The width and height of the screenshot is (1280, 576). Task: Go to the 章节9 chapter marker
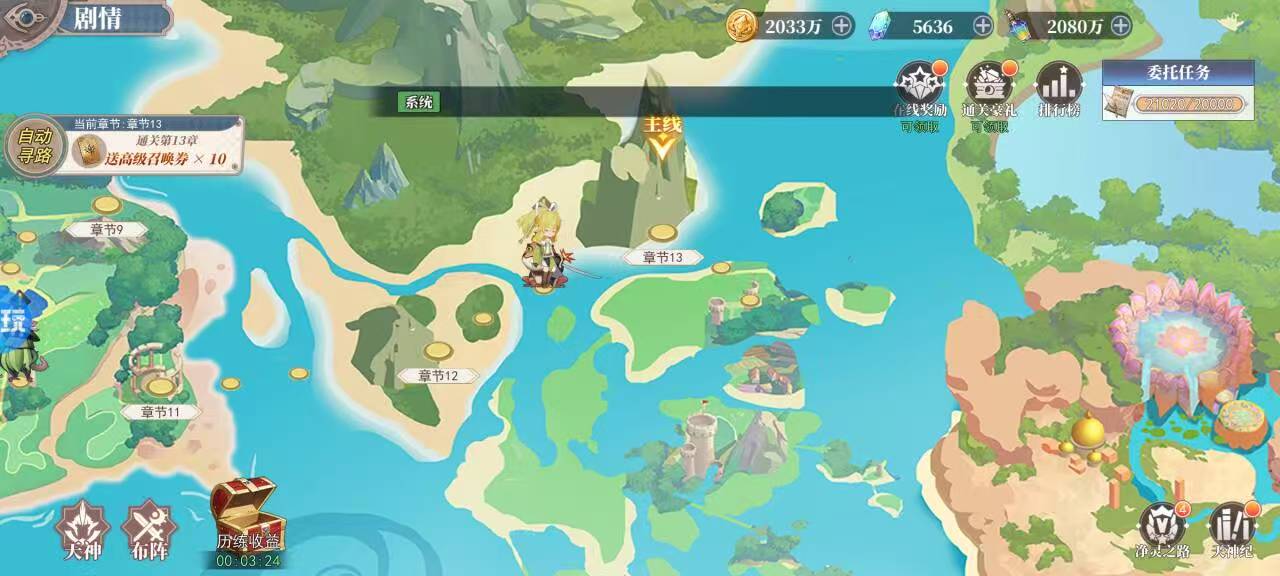click(106, 229)
